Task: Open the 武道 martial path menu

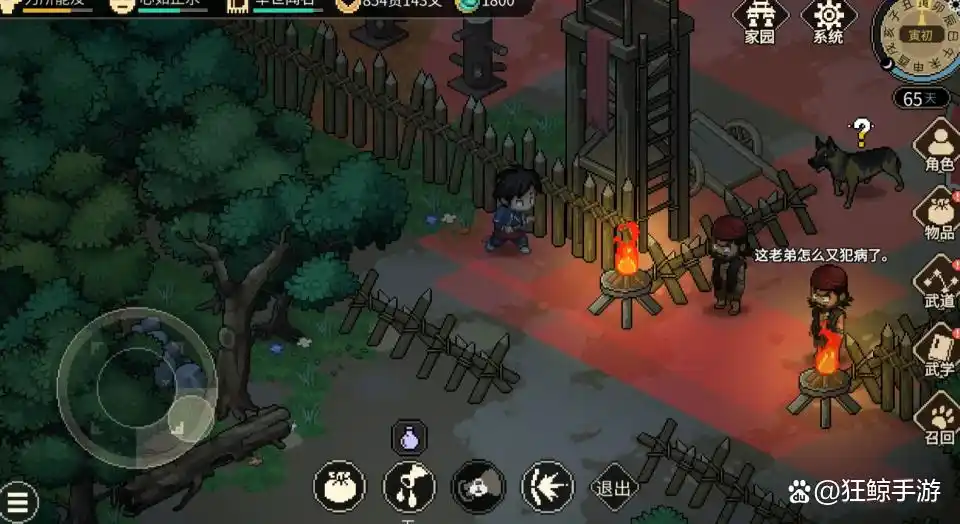Action: 938,283
